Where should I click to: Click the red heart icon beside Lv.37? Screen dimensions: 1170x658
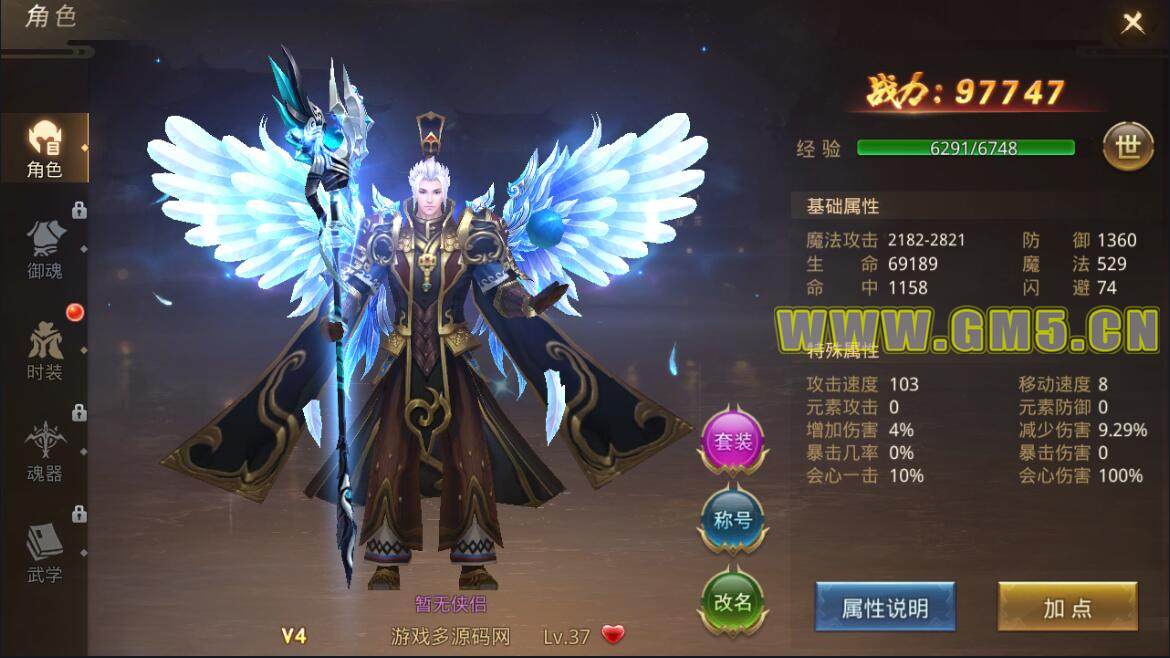(612, 635)
